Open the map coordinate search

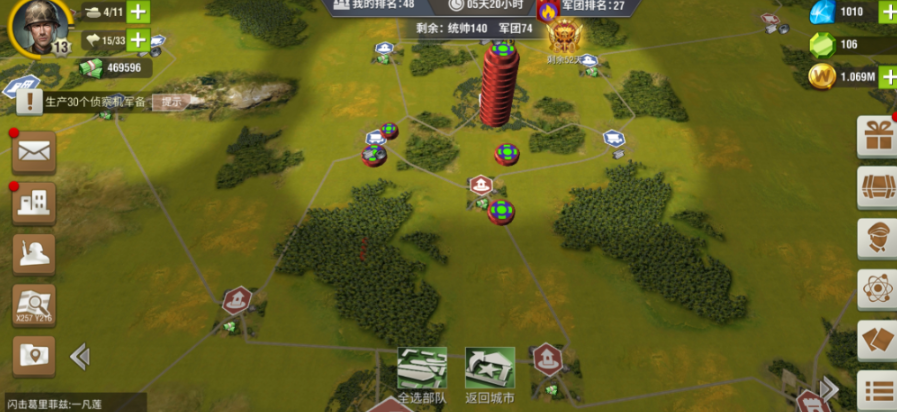[x=34, y=304]
